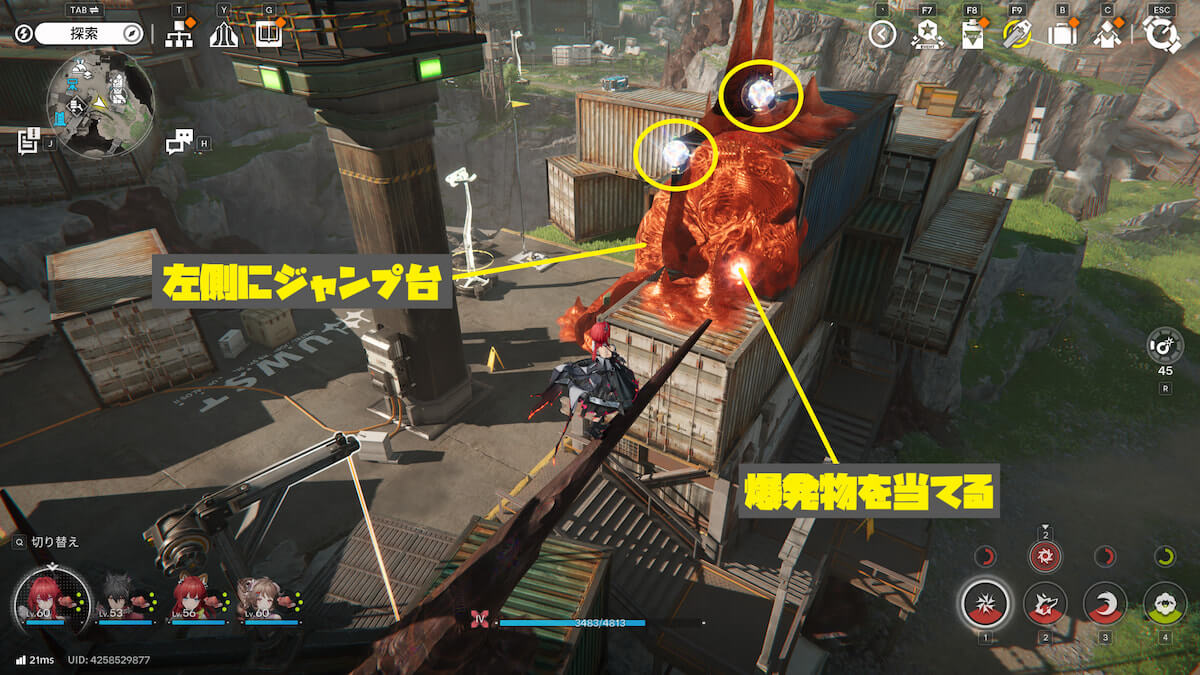Image resolution: width=1200 pixels, height=675 pixels.
Task: Activate the white sheep skill icon
Action: pos(1165,604)
